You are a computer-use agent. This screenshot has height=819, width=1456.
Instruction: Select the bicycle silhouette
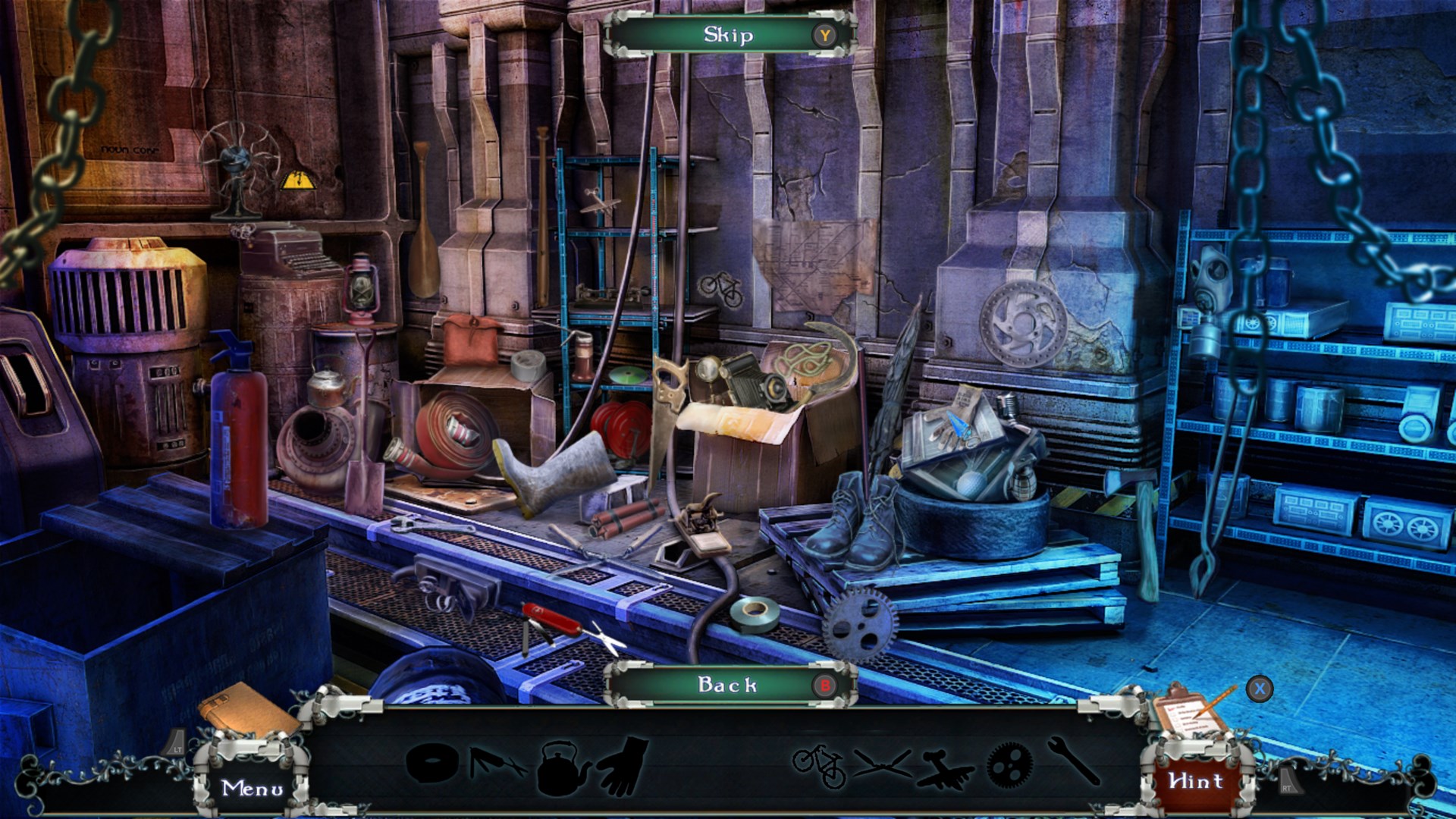pyautogui.click(x=820, y=764)
